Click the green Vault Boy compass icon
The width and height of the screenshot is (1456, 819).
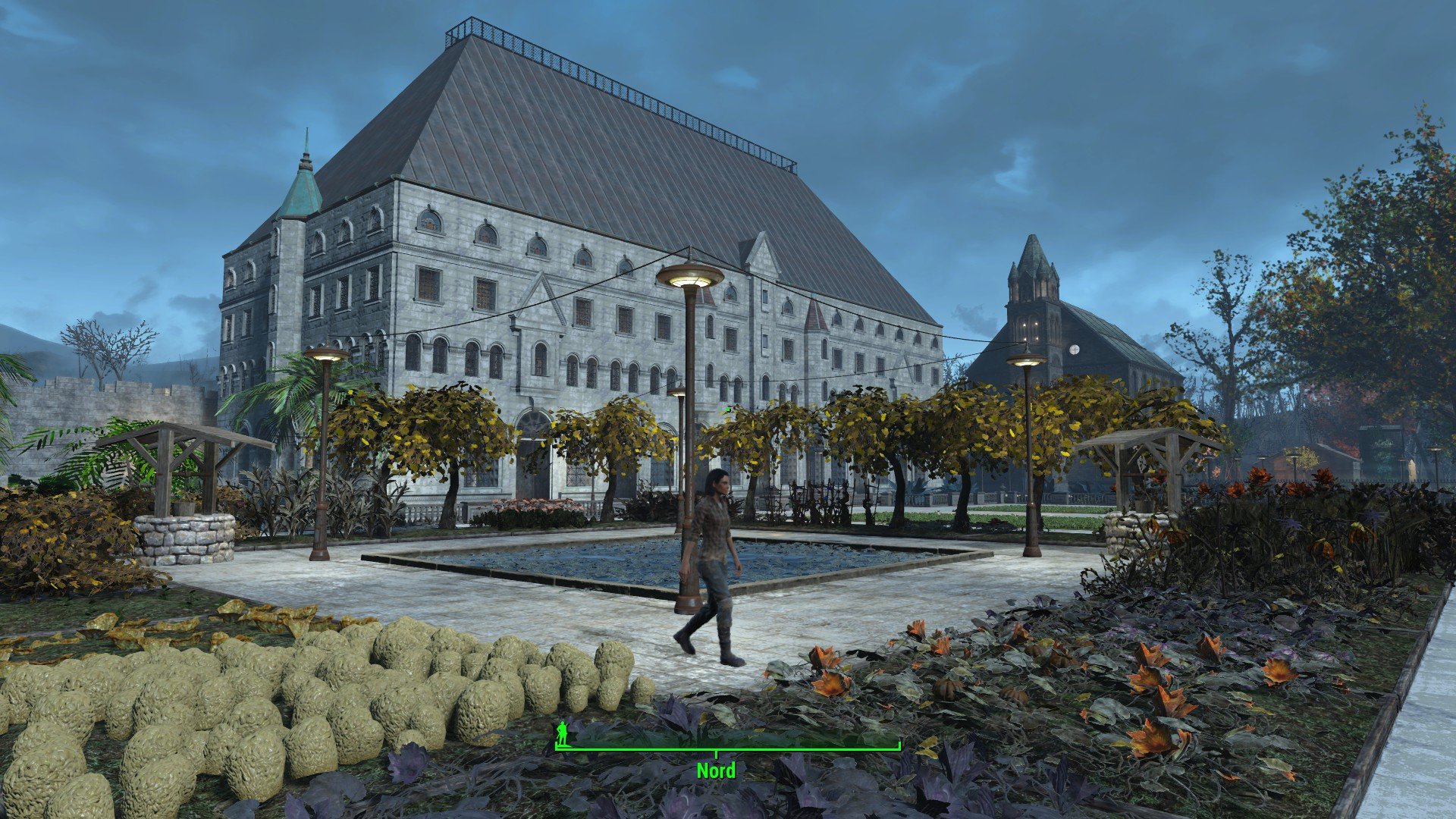coord(562,733)
